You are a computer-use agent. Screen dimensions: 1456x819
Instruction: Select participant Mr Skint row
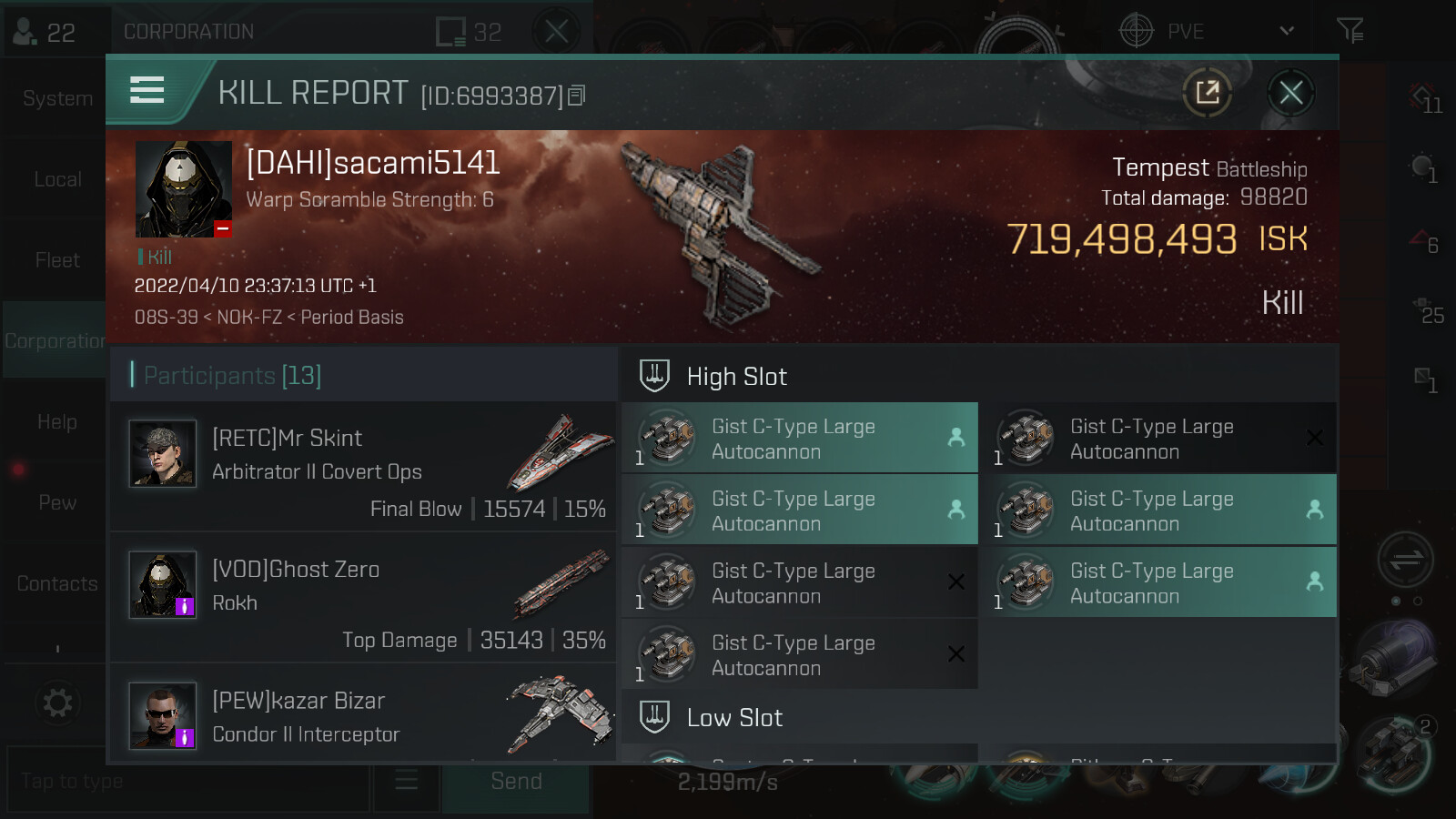point(364,466)
